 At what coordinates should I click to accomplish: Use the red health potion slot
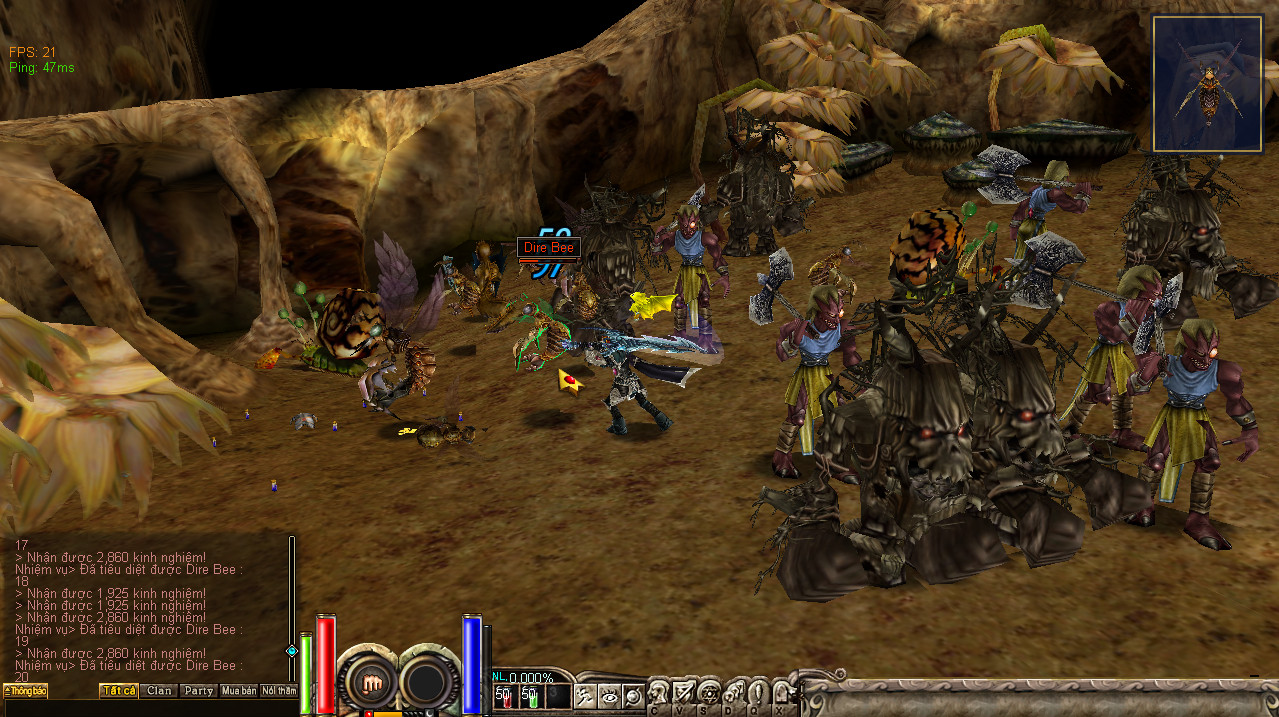503,696
